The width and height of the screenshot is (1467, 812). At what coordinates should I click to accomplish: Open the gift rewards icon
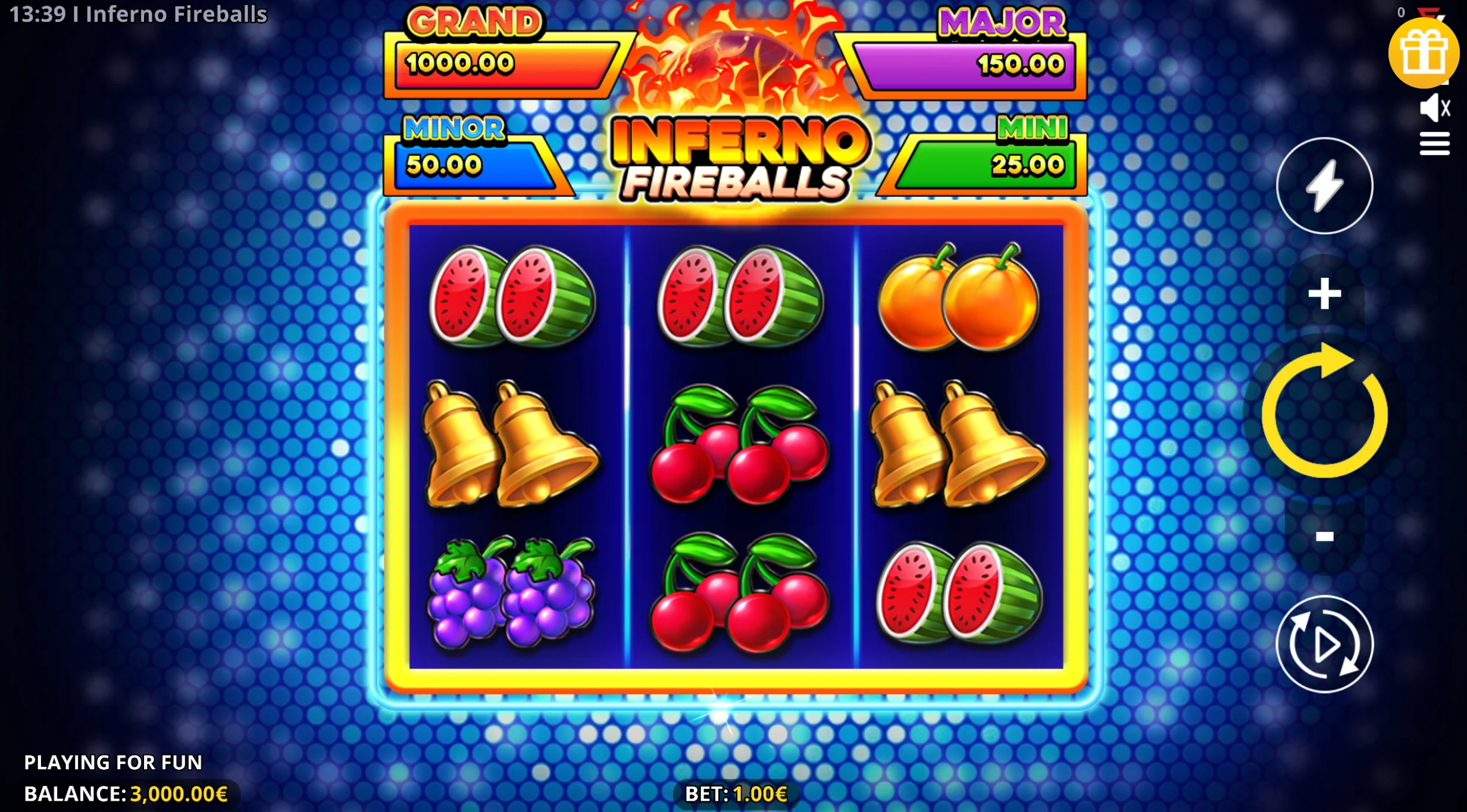(x=1424, y=54)
